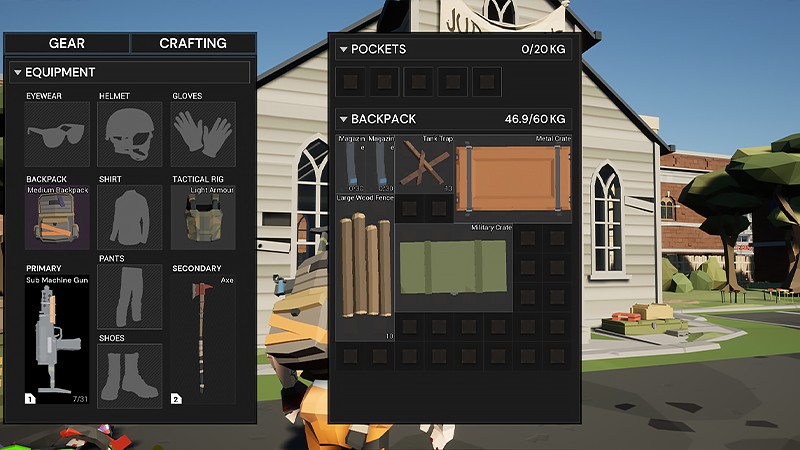Click the Metal Crate in backpack

click(x=513, y=180)
